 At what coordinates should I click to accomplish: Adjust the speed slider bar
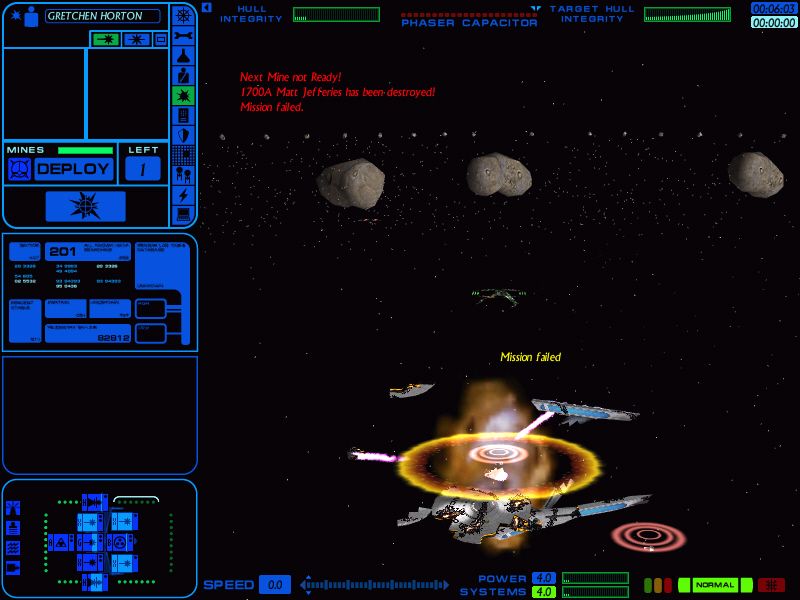tap(378, 585)
